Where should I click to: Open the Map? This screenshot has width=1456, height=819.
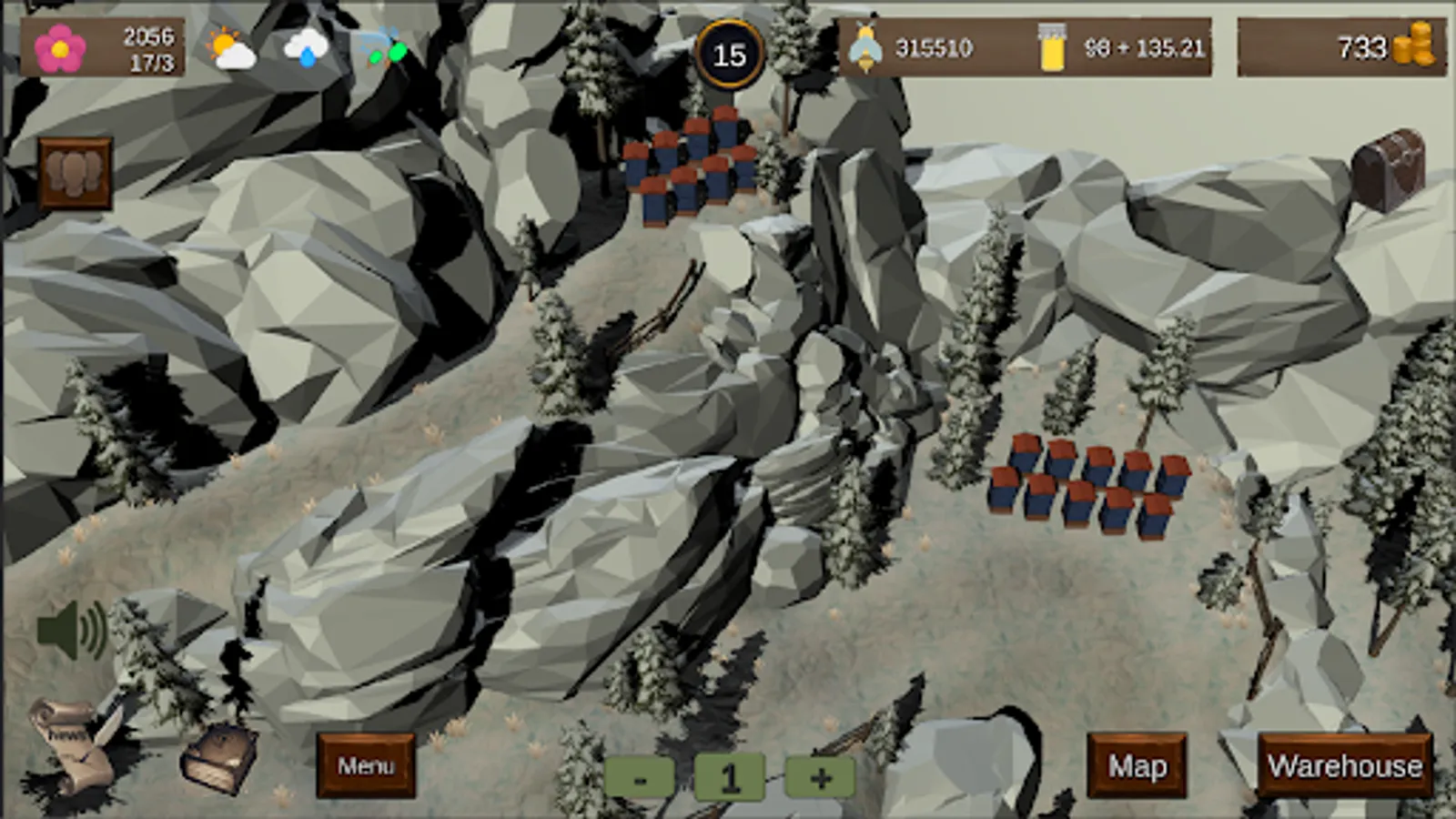point(1137,766)
